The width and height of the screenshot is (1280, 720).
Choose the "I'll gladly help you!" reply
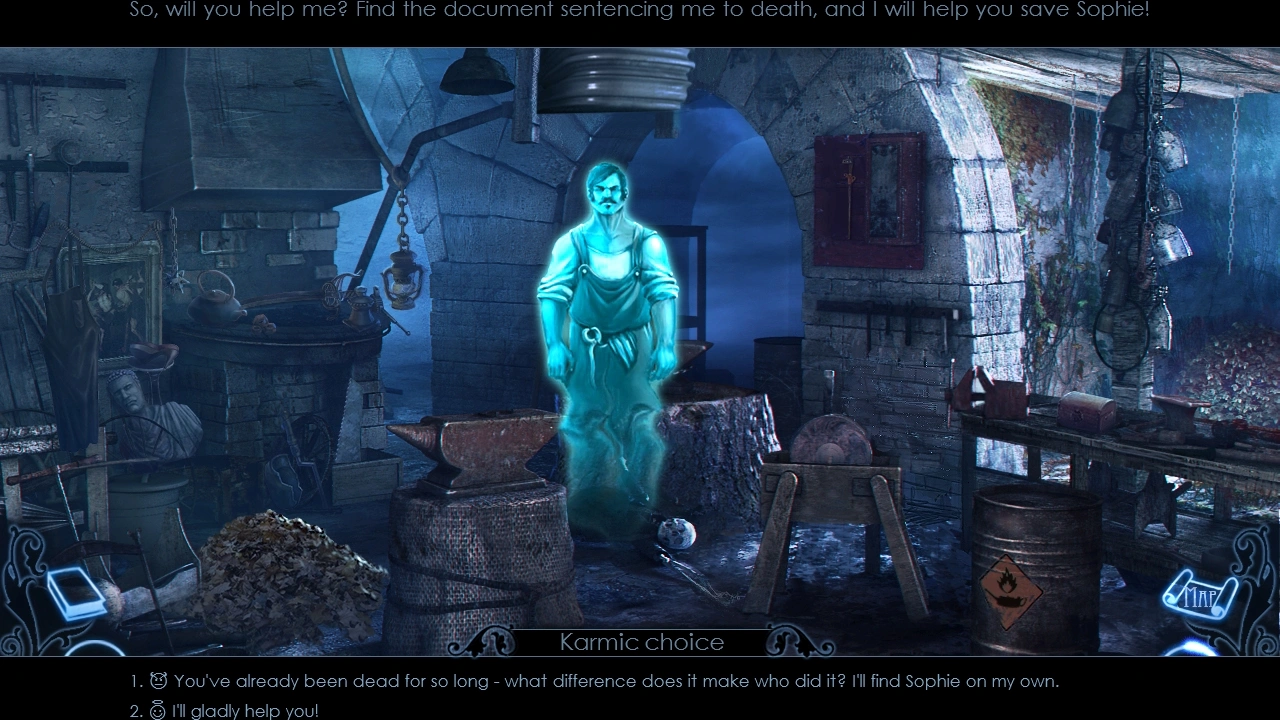(244, 711)
